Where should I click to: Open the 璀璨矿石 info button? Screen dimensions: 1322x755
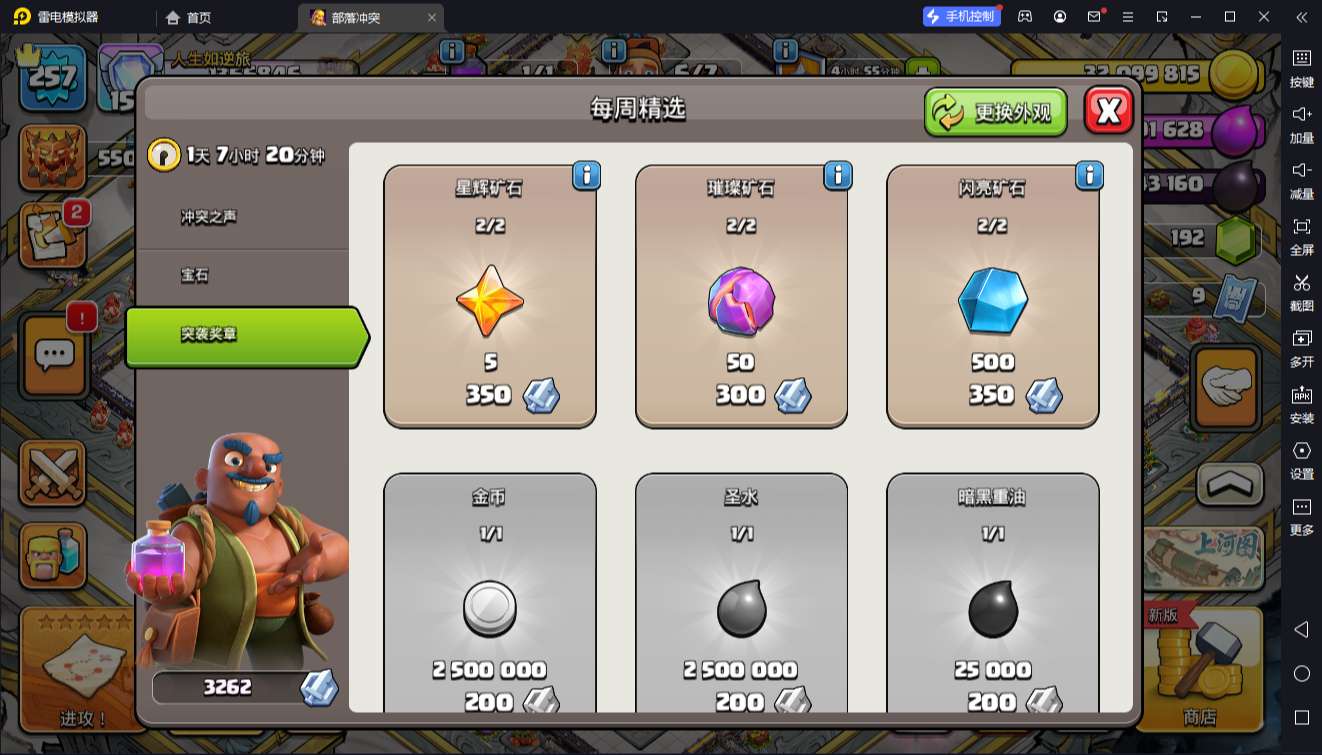pos(838,176)
